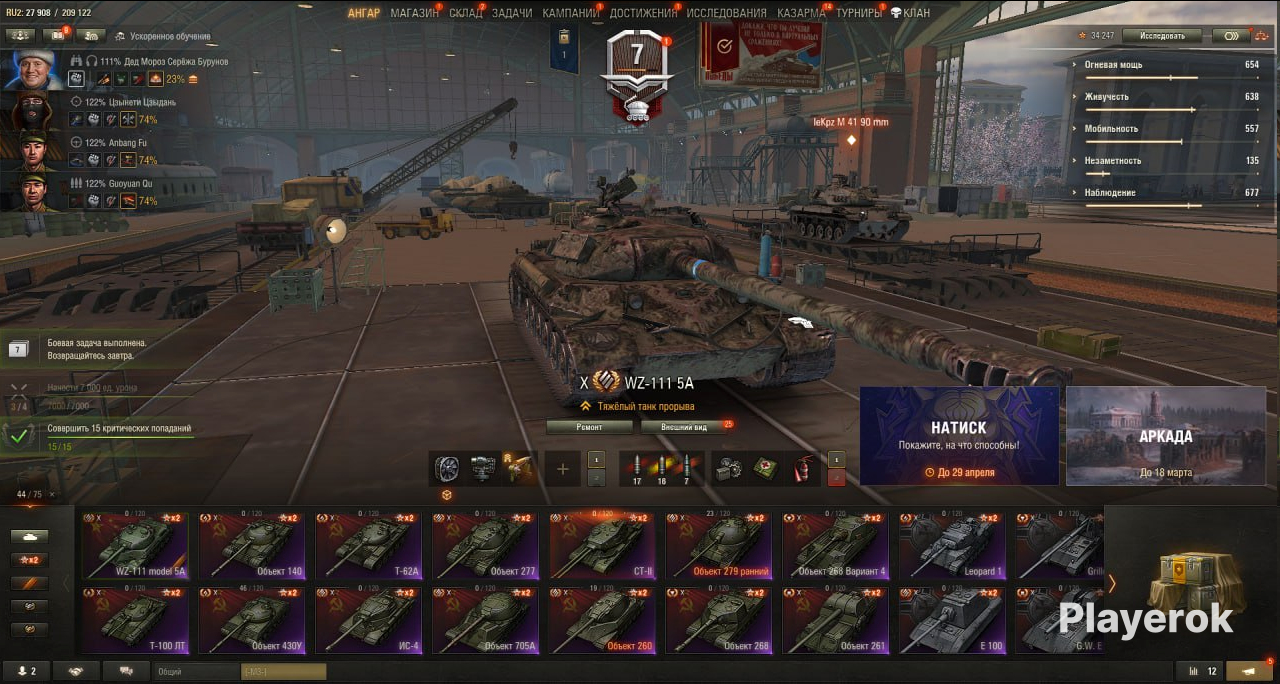Select the ИС-4 tank in carousel

pos(369,621)
